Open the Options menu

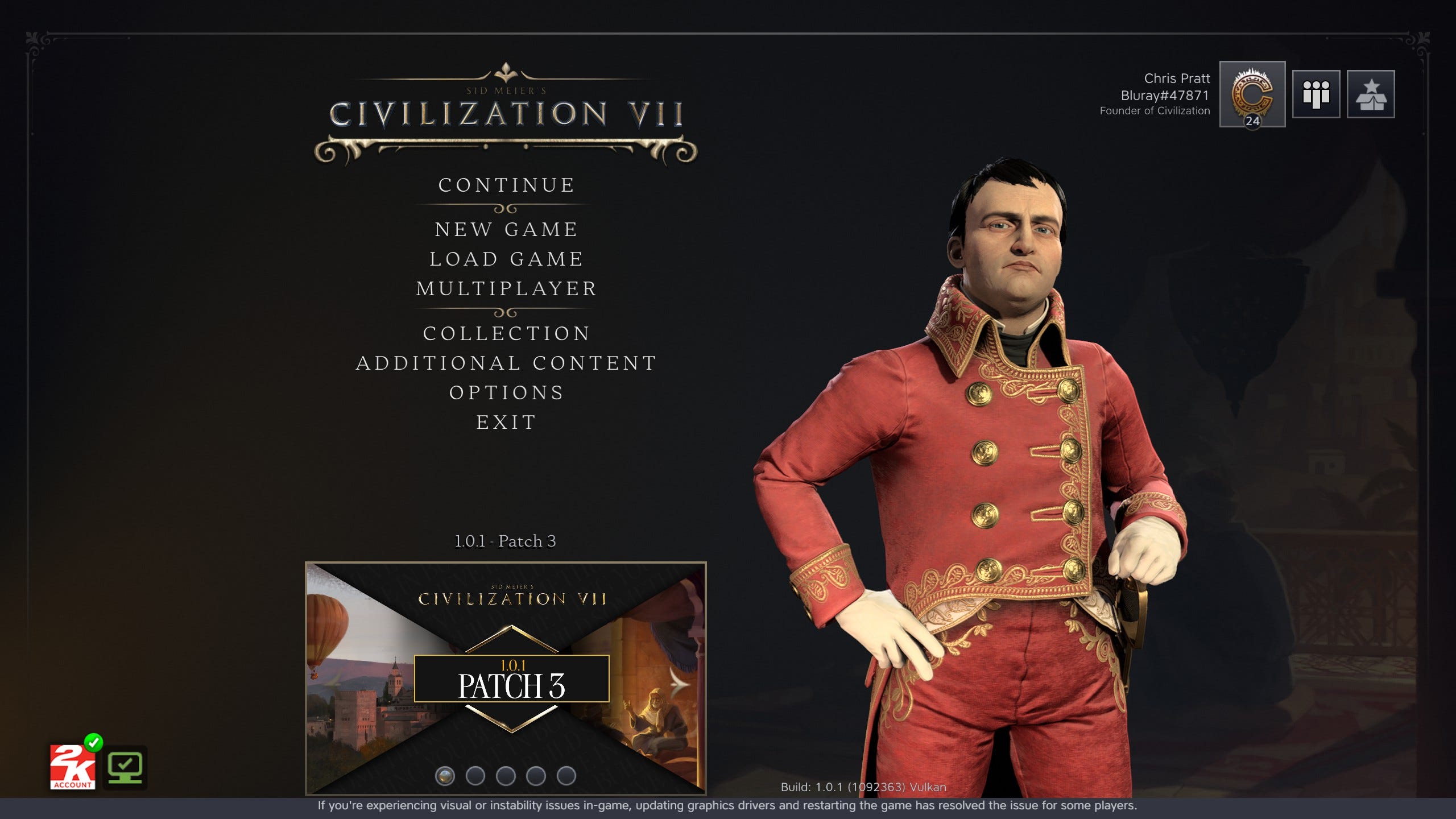point(506,393)
